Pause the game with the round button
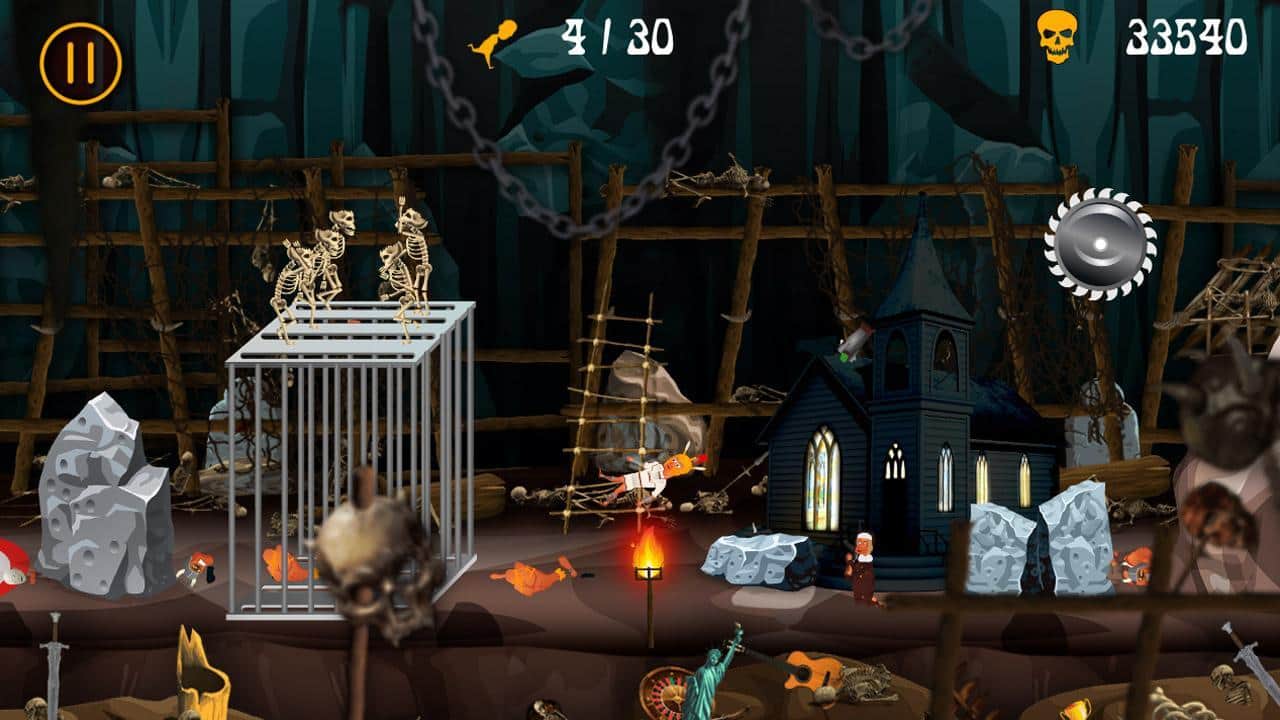The image size is (1280, 720). pos(81,64)
